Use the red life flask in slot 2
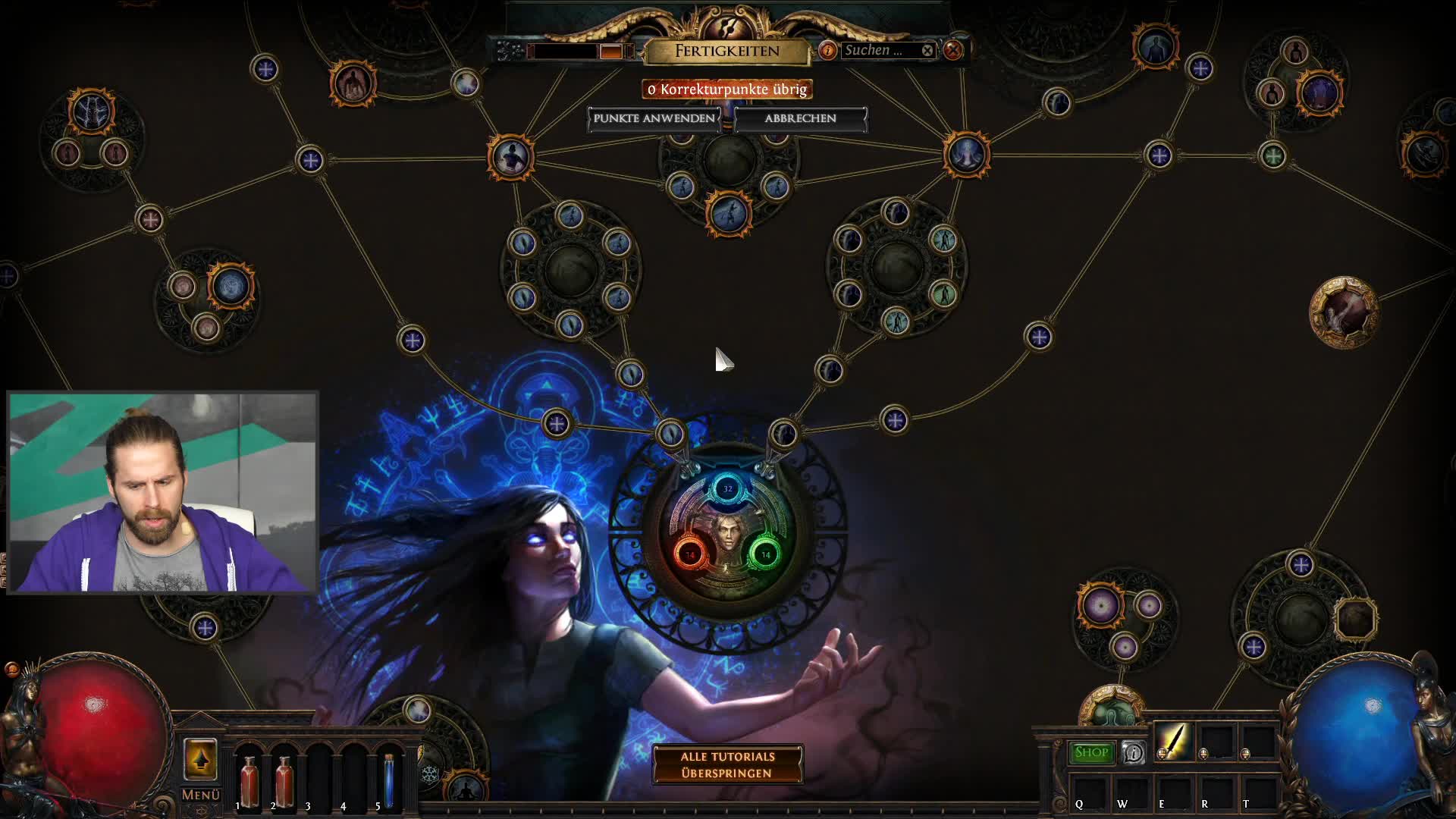The image size is (1456, 819). click(x=284, y=780)
